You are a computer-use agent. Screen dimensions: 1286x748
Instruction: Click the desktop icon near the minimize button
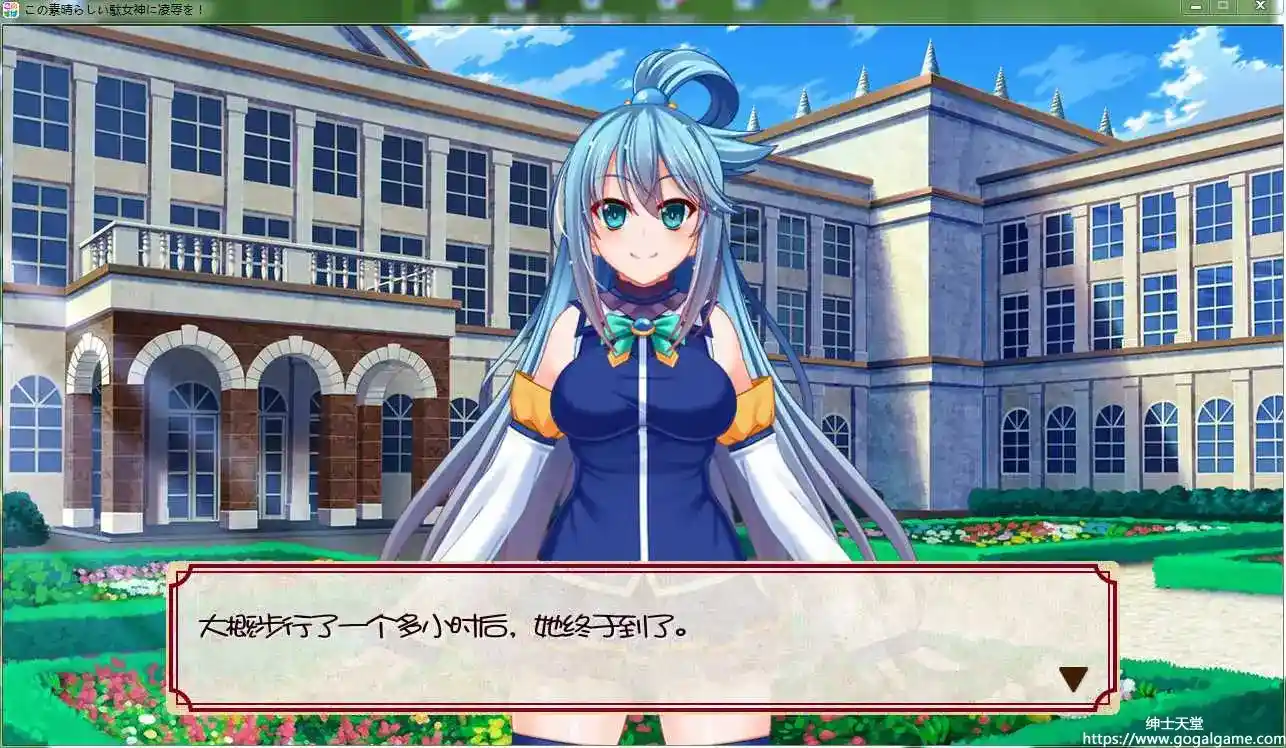(x=820, y=5)
